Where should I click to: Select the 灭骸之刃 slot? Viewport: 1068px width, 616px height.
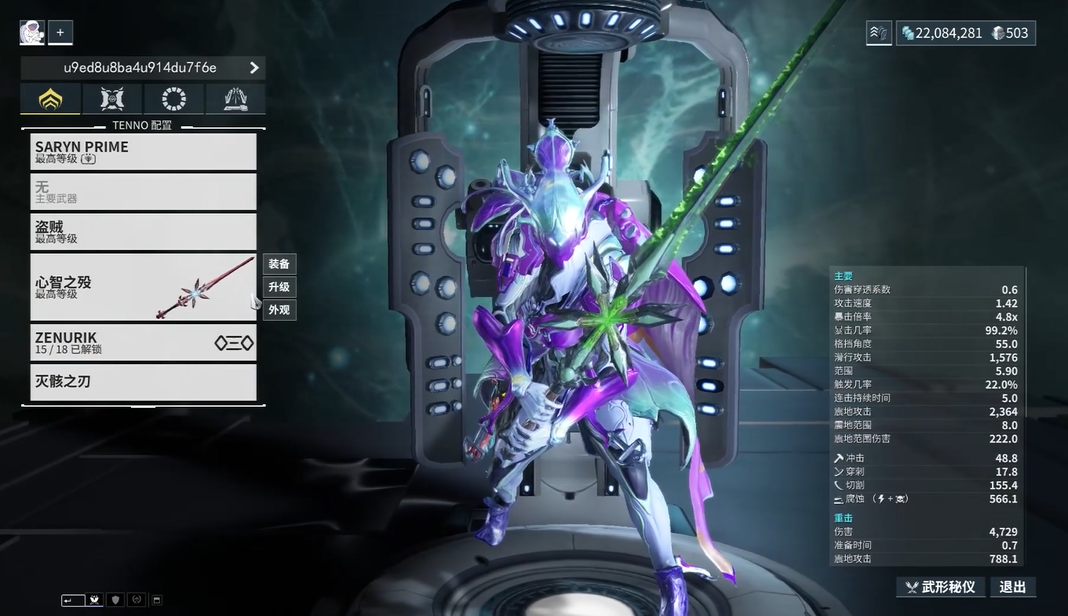point(143,382)
